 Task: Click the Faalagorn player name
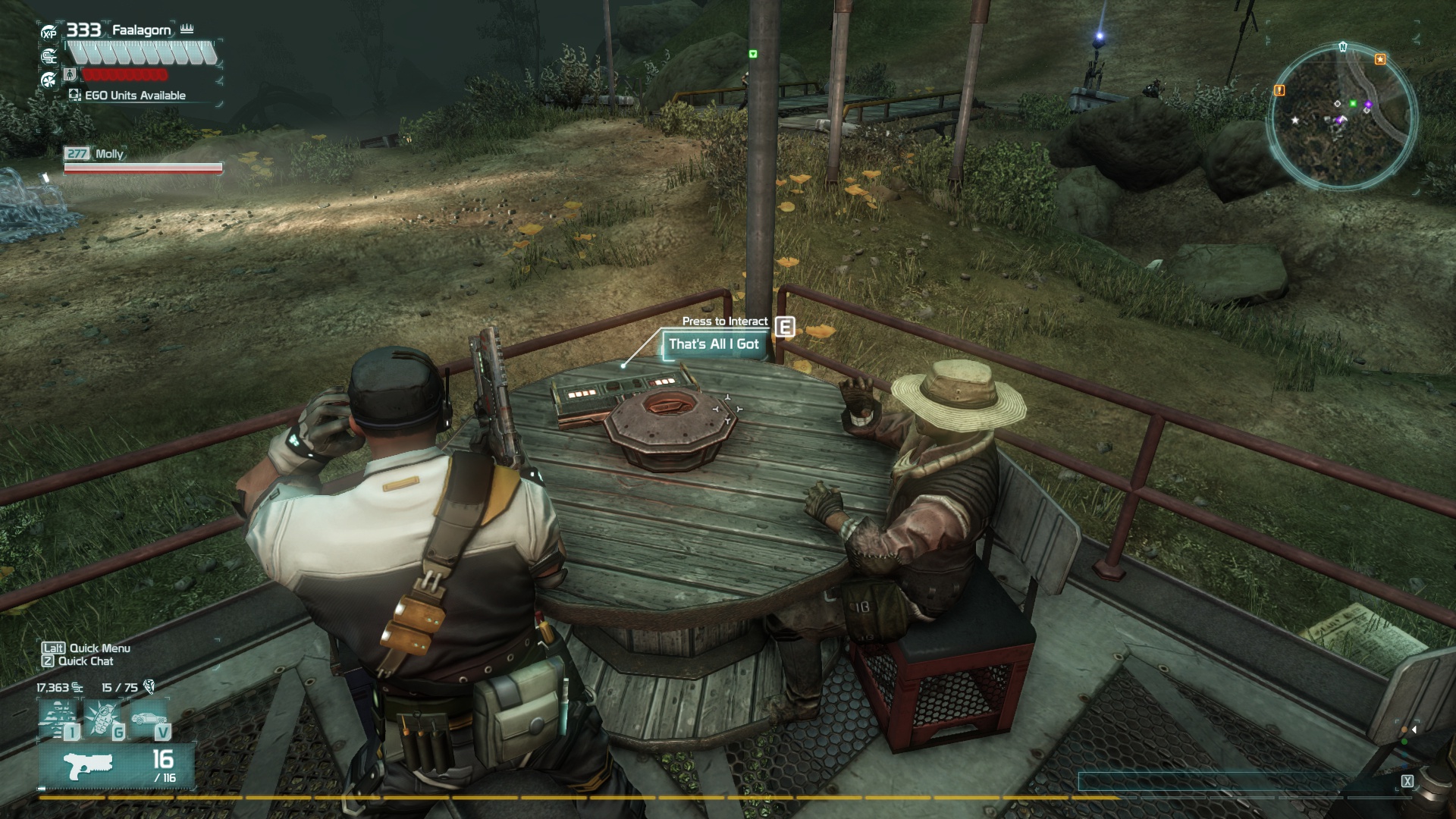click(141, 30)
